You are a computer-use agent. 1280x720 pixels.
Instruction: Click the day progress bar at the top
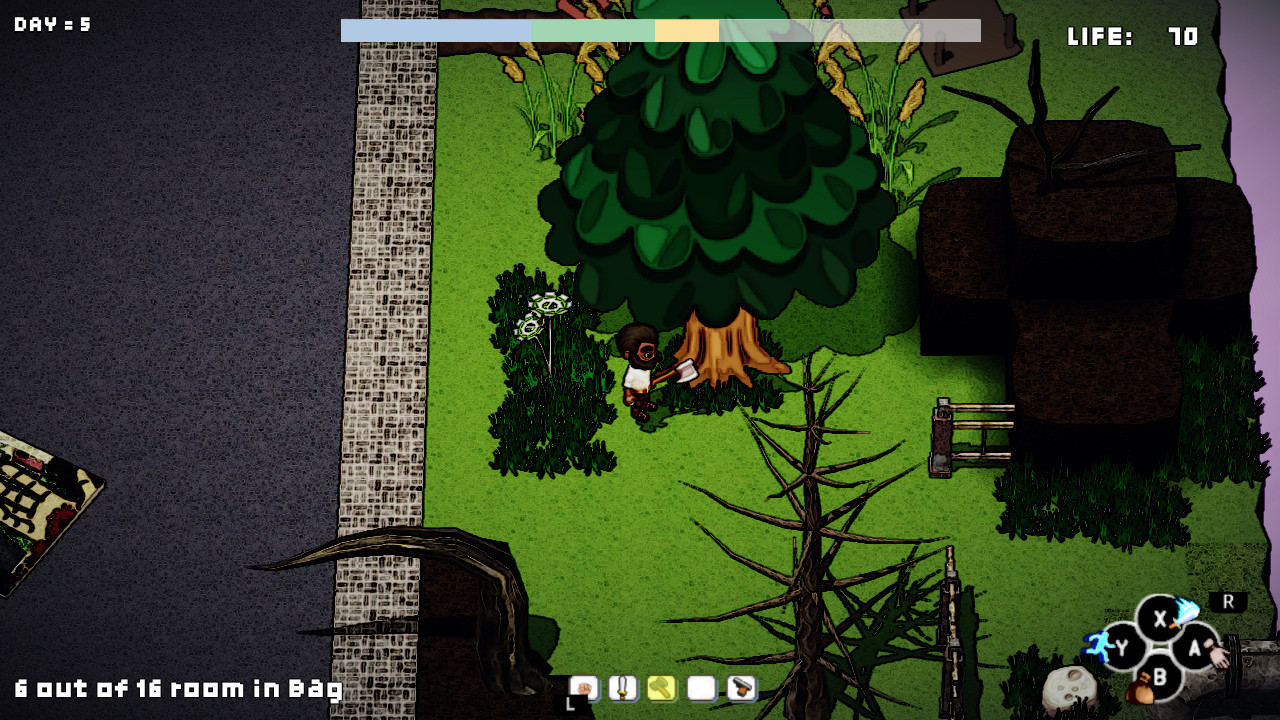click(x=660, y=30)
